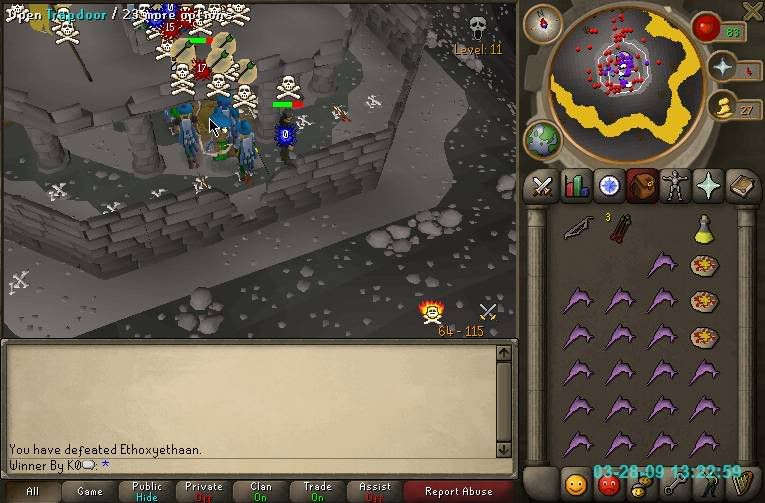Open the worn equipment tab
765x503 pixels.
[676, 186]
